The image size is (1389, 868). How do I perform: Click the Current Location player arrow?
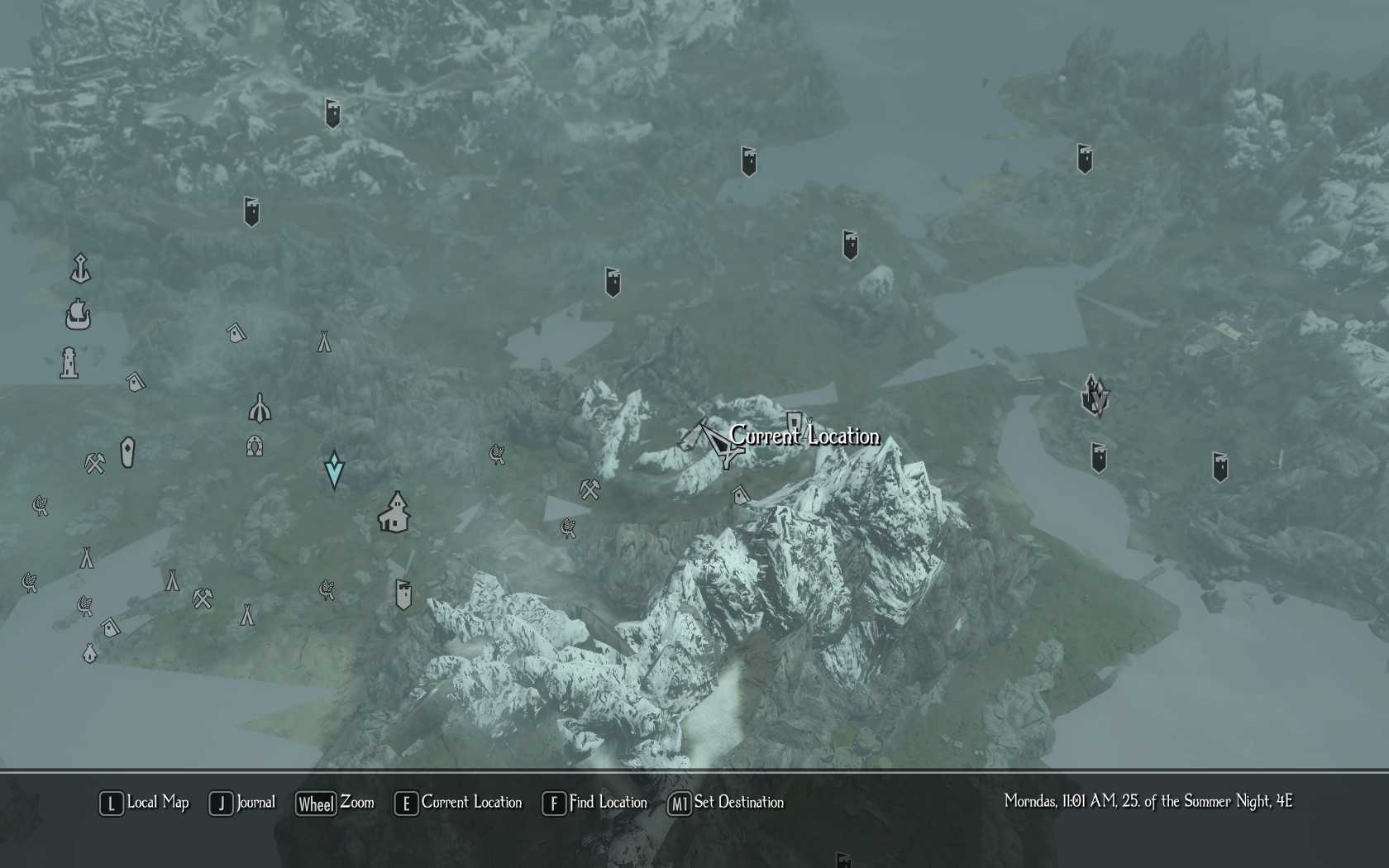pos(716,442)
